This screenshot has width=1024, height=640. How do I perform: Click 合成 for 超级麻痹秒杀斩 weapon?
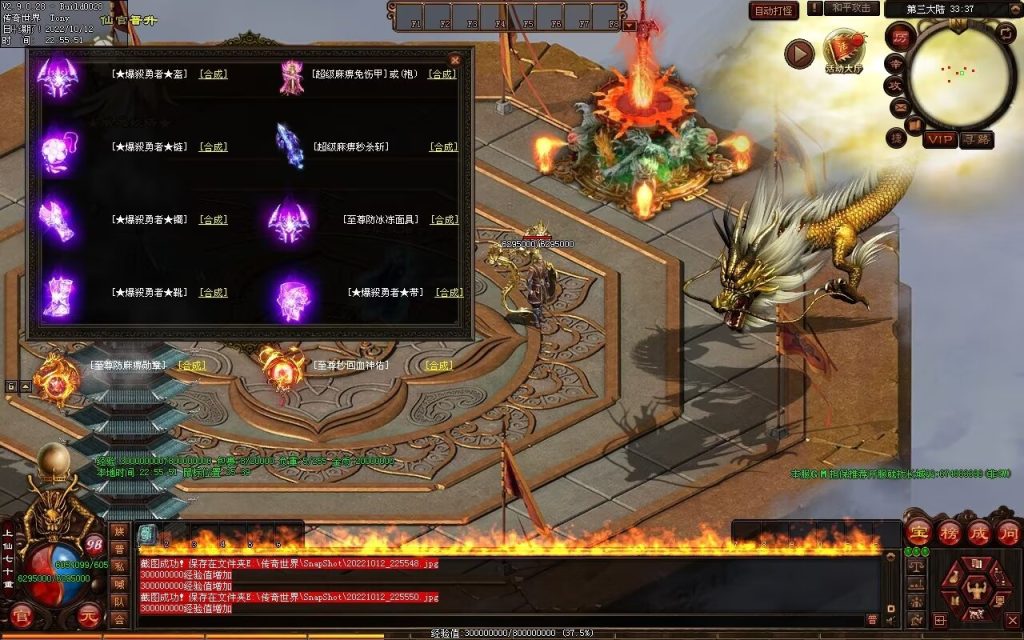tap(444, 147)
